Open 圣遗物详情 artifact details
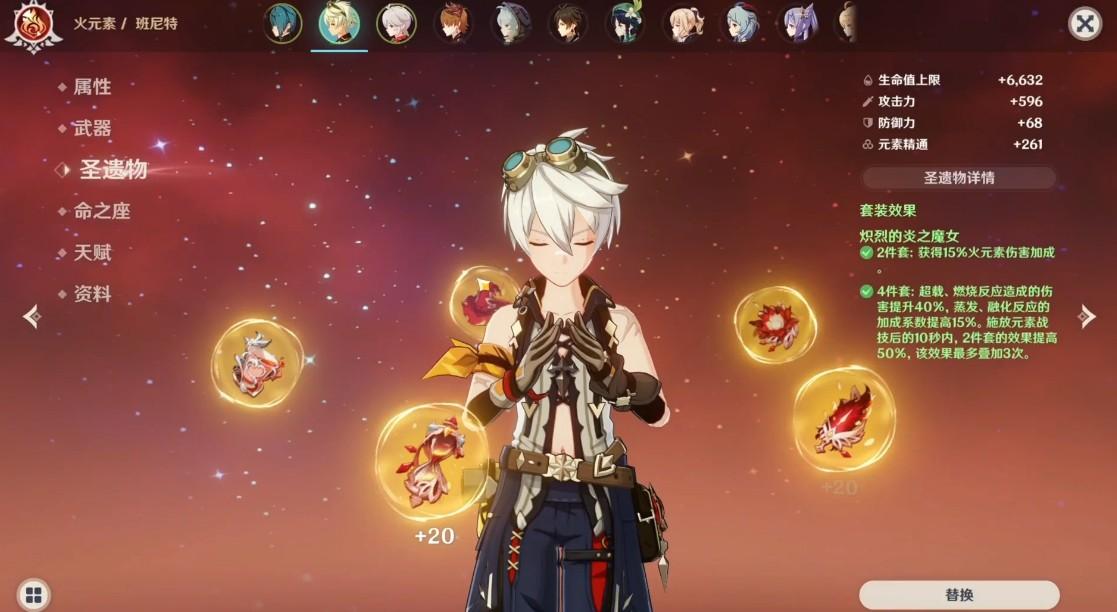The height and width of the screenshot is (612, 1117). [x=958, y=178]
